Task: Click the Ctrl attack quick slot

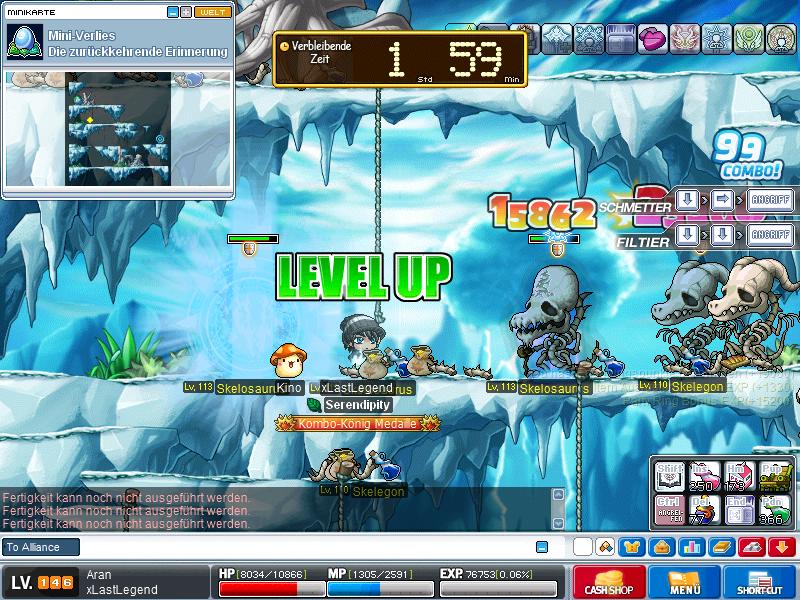Action: point(669,507)
